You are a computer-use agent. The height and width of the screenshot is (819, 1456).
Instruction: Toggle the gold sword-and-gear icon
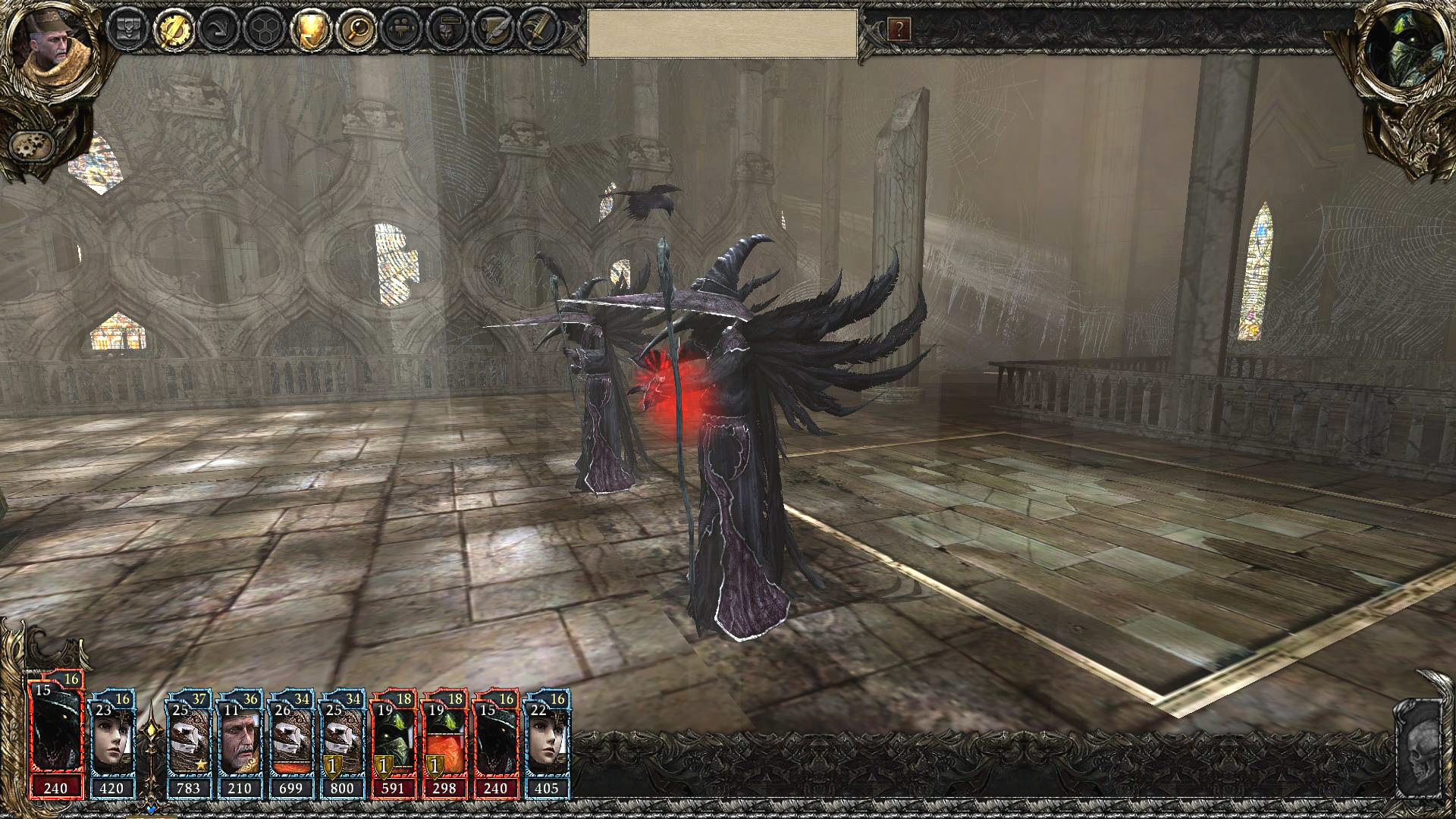(x=175, y=30)
